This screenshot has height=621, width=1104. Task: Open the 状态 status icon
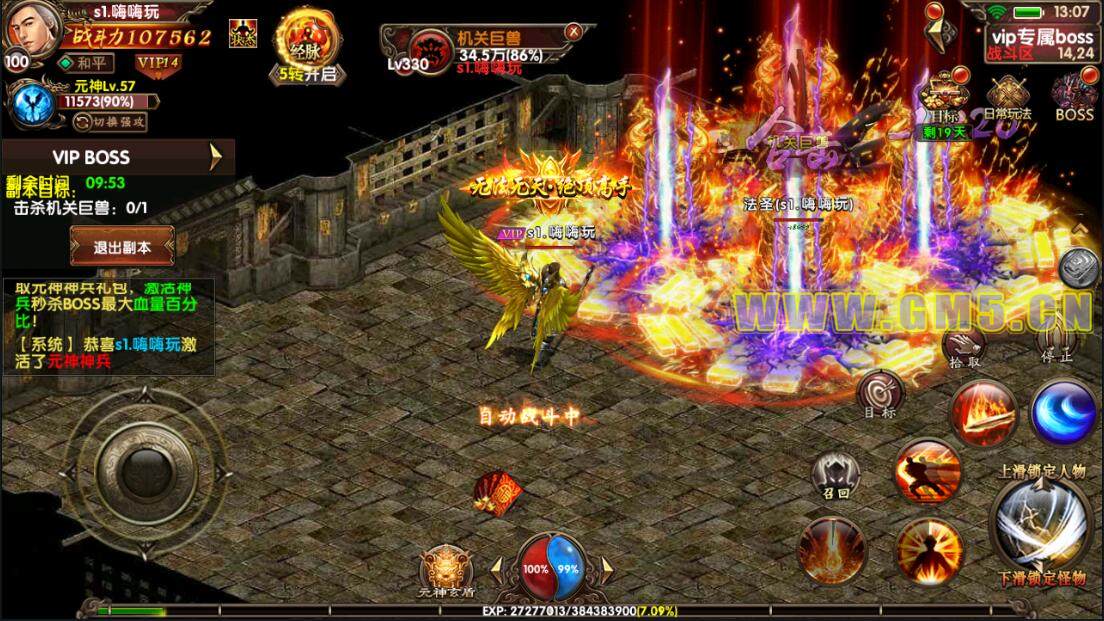(241, 29)
